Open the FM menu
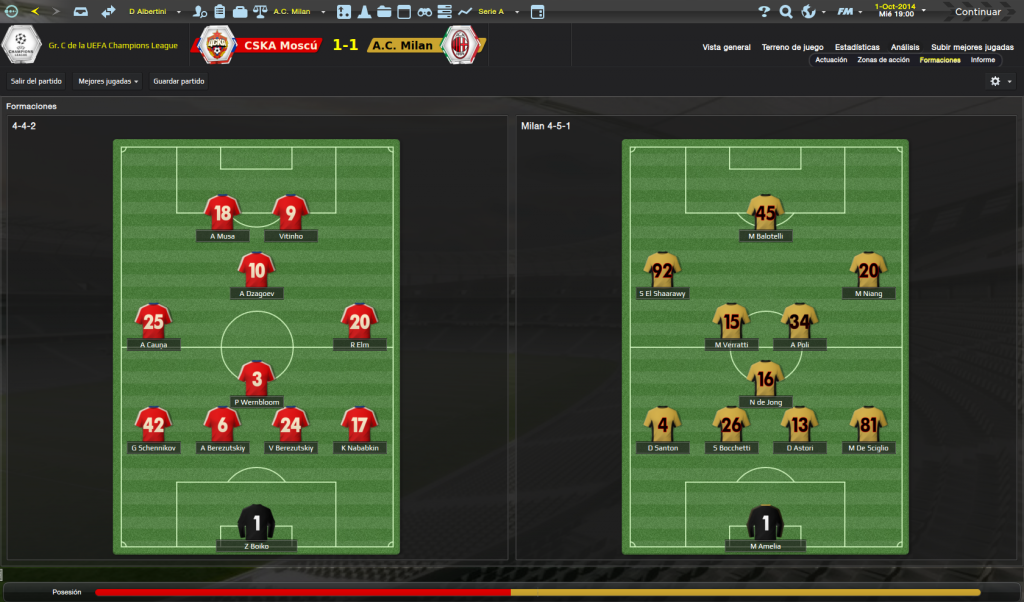 coord(846,12)
